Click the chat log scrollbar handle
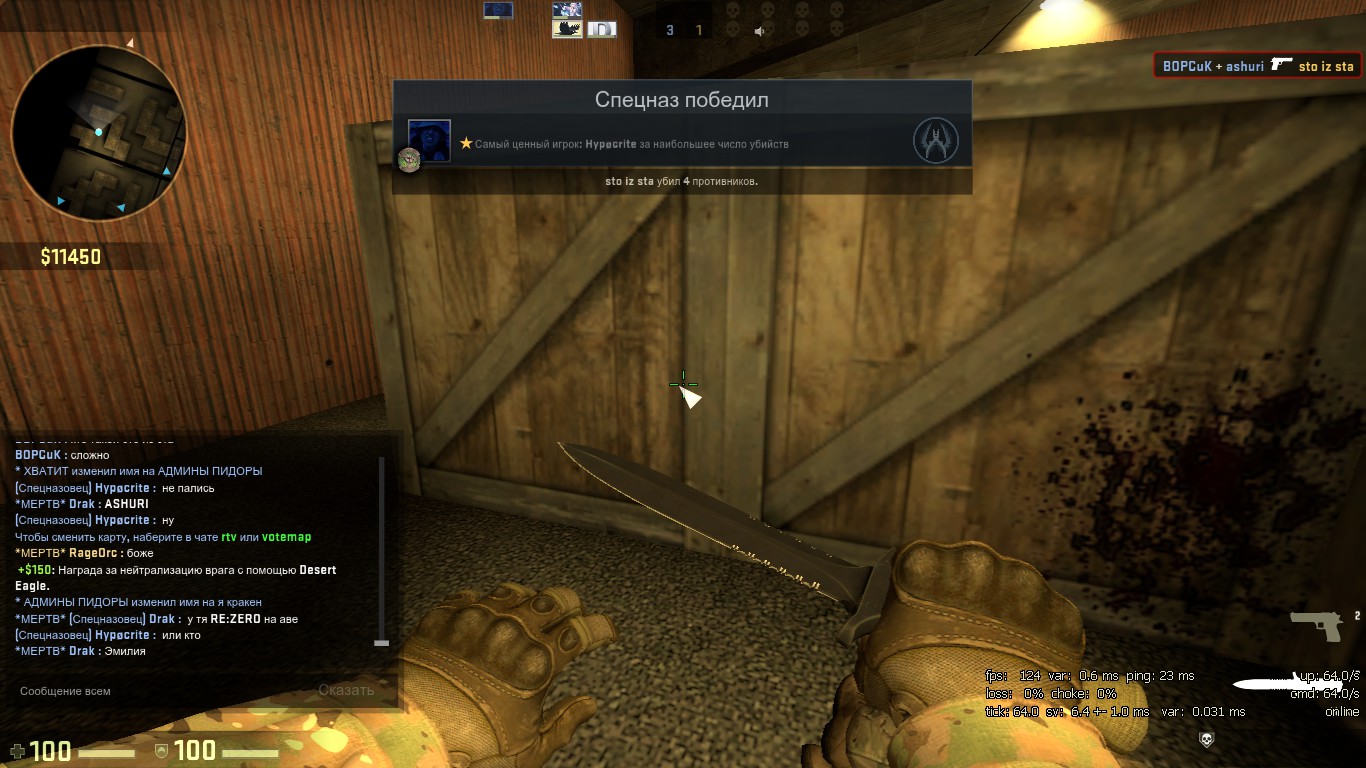The height and width of the screenshot is (768, 1366). click(381, 642)
